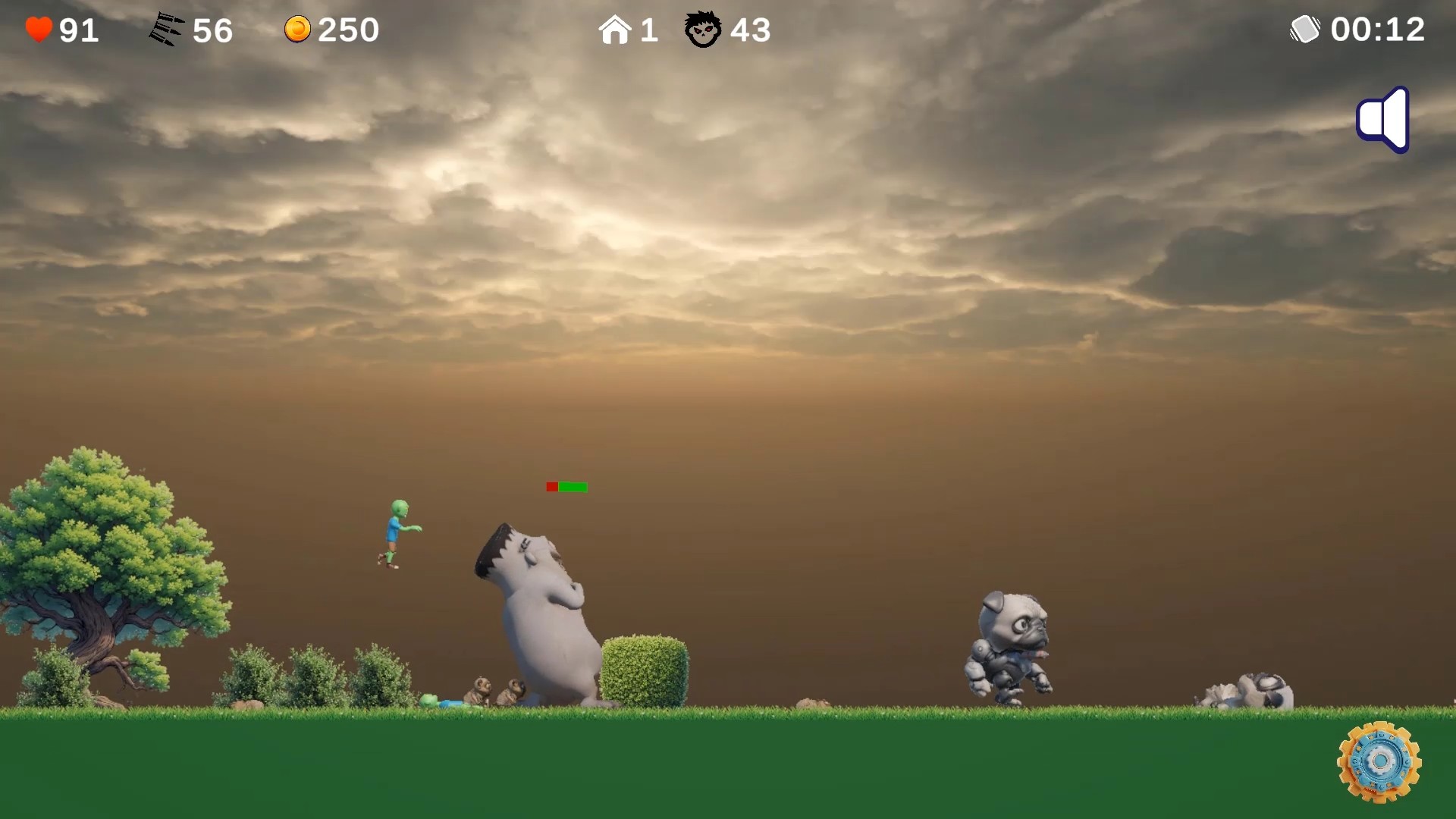Select the zombie skull kill-counter icon
This screenshot has height=819, width=1456.
[704, 30]
